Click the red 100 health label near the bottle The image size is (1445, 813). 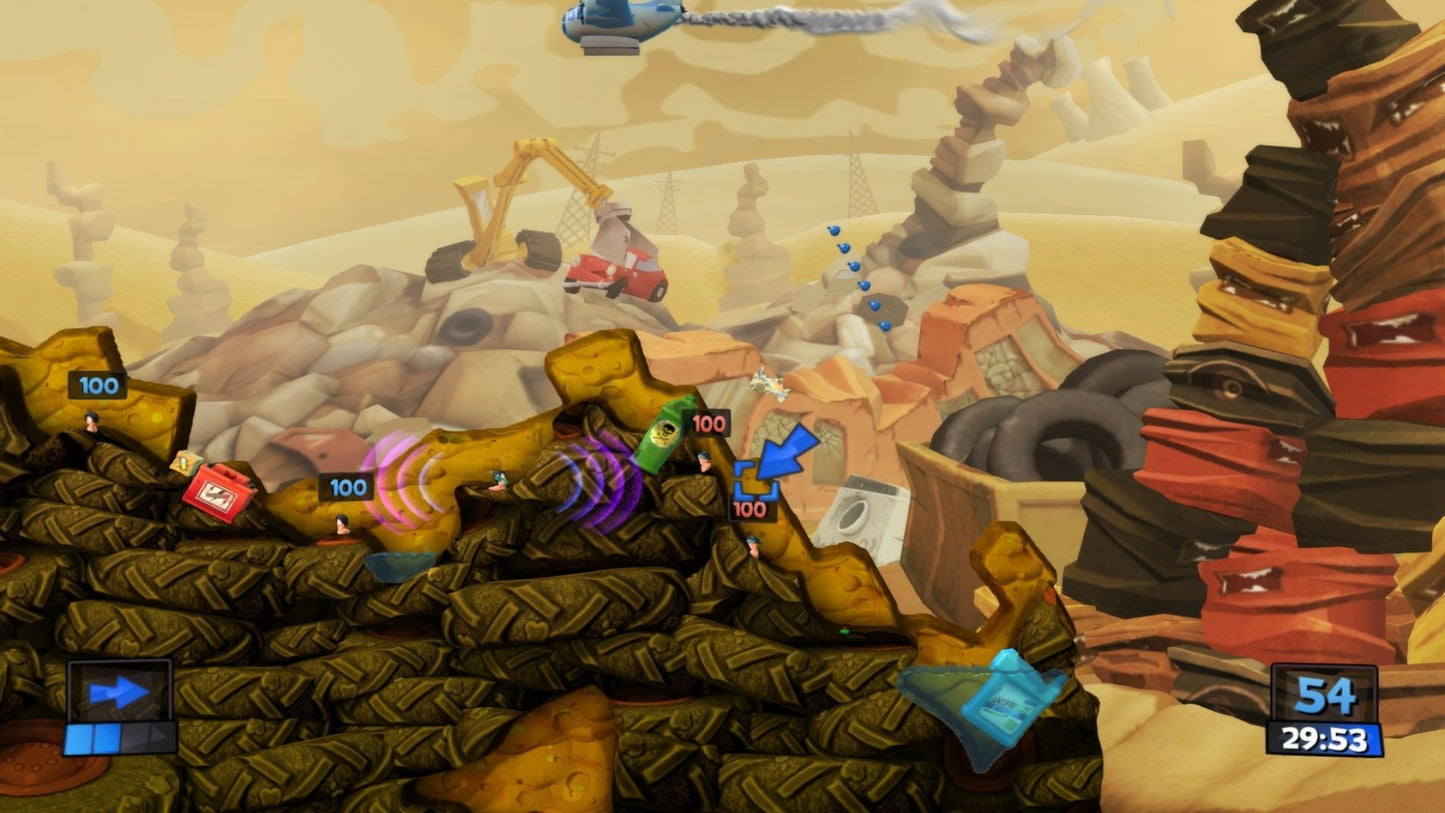(x=709, y=423)
